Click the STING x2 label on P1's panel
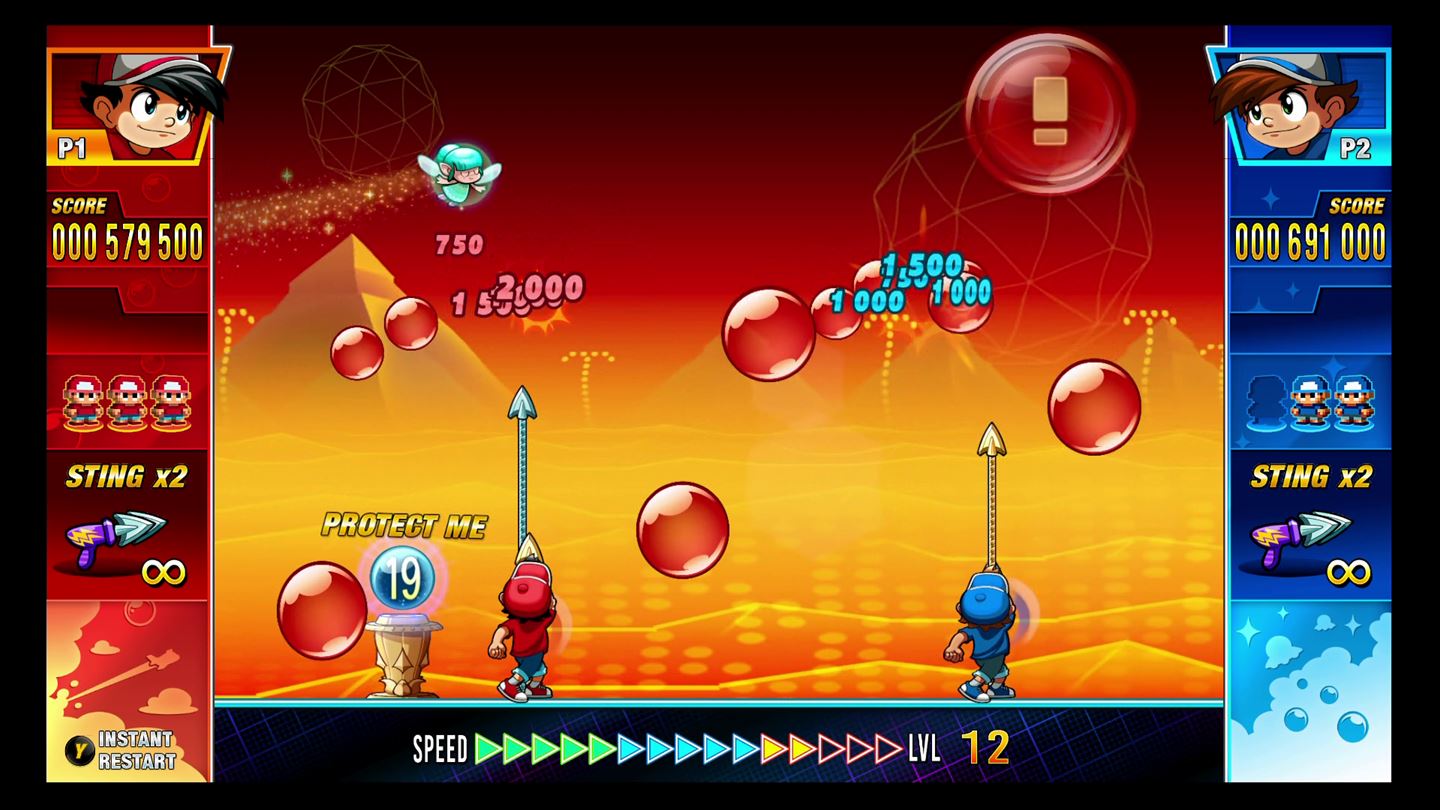 [x=127, y=477]
